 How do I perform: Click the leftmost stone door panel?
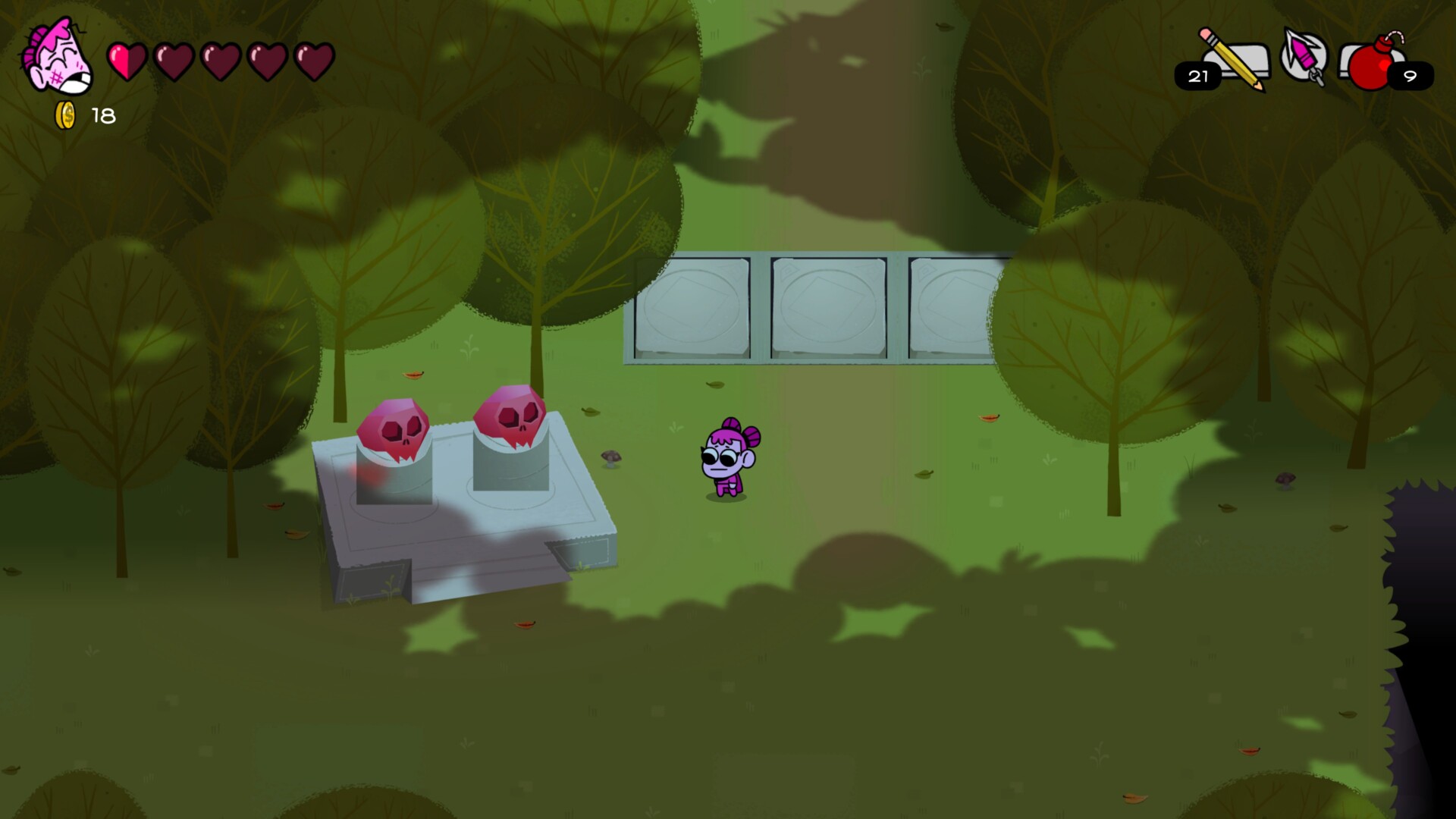[x=694, y=307]
